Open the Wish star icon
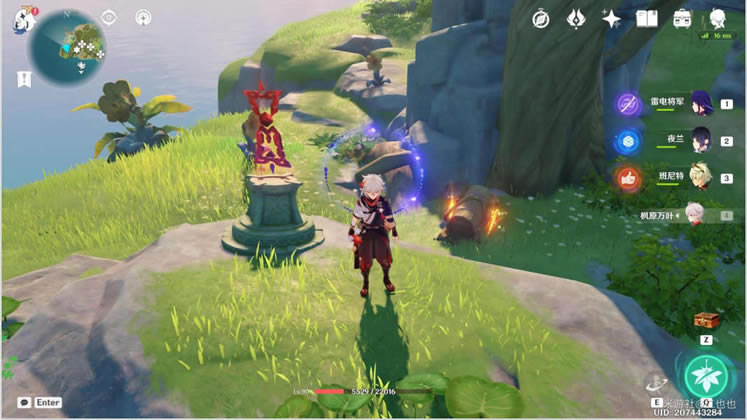747x420 pixels. [611, 19]
